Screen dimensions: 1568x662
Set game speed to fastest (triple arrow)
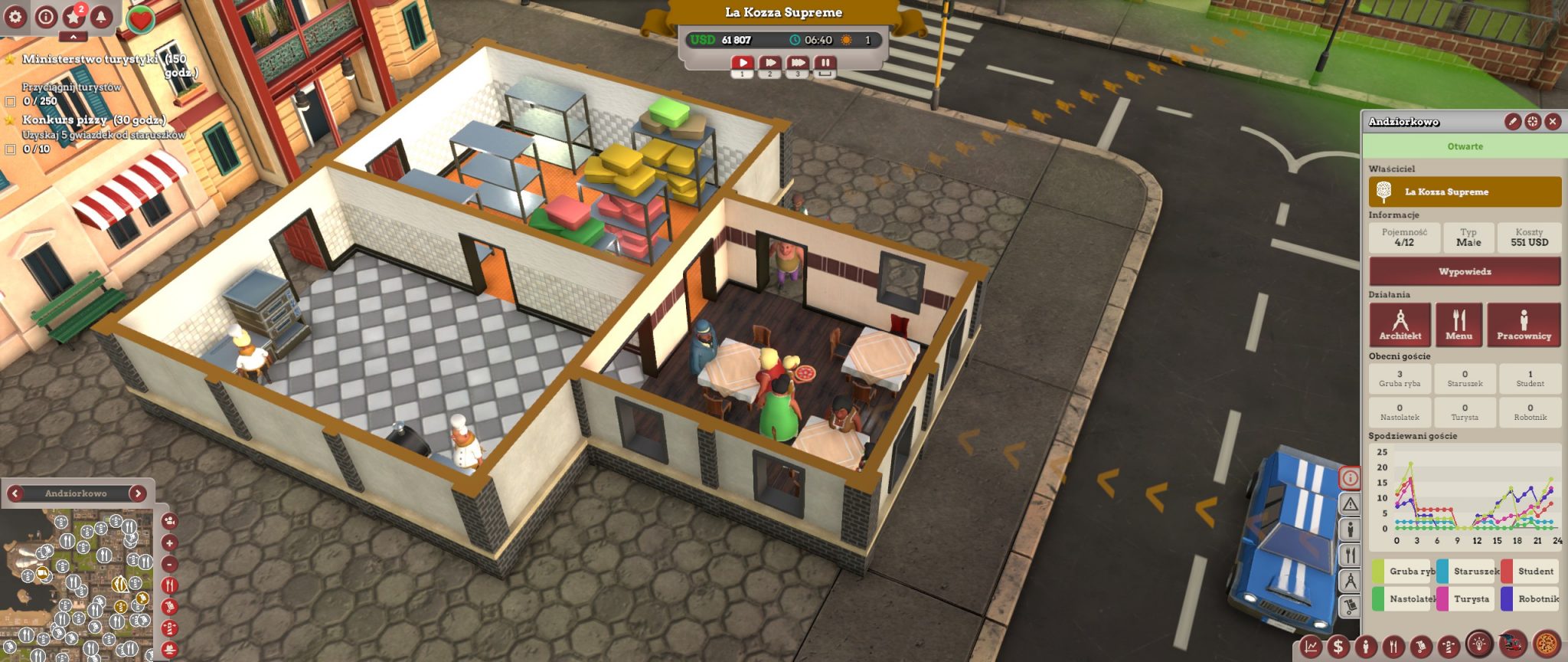tap(797, 63)
